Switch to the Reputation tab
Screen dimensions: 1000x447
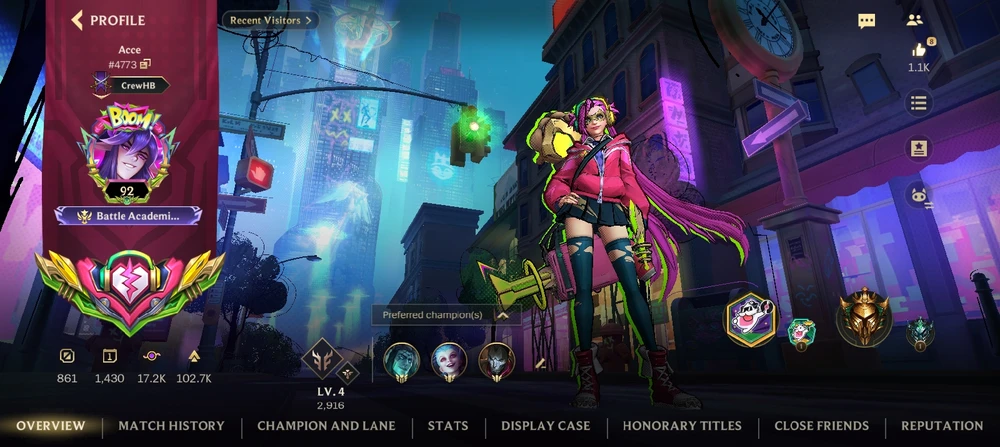[941, 426]
